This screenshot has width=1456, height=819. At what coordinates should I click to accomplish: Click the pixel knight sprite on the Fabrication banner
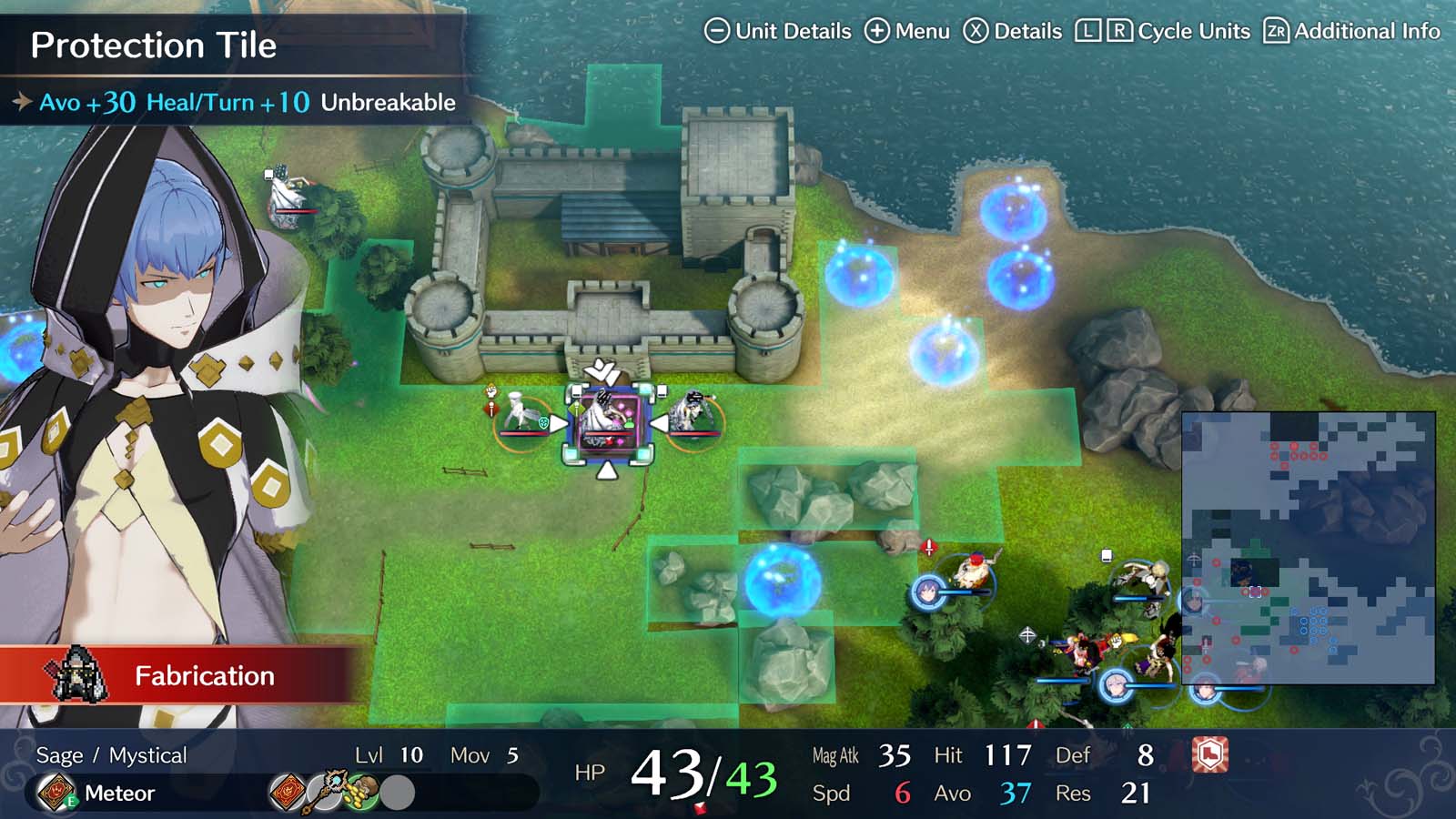(x=77, y=675)
